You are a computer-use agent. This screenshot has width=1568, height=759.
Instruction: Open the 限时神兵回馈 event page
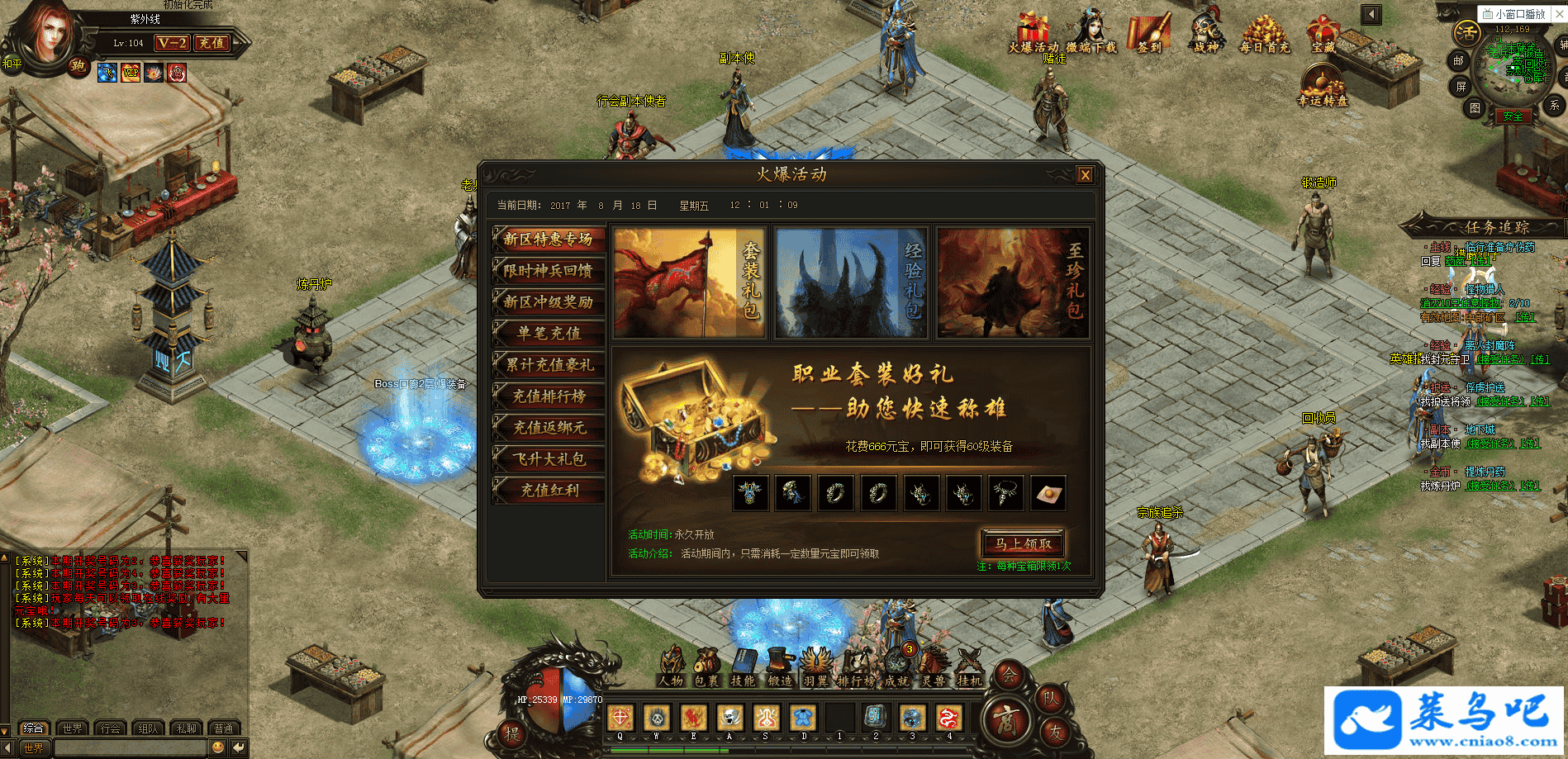[549, 271]
